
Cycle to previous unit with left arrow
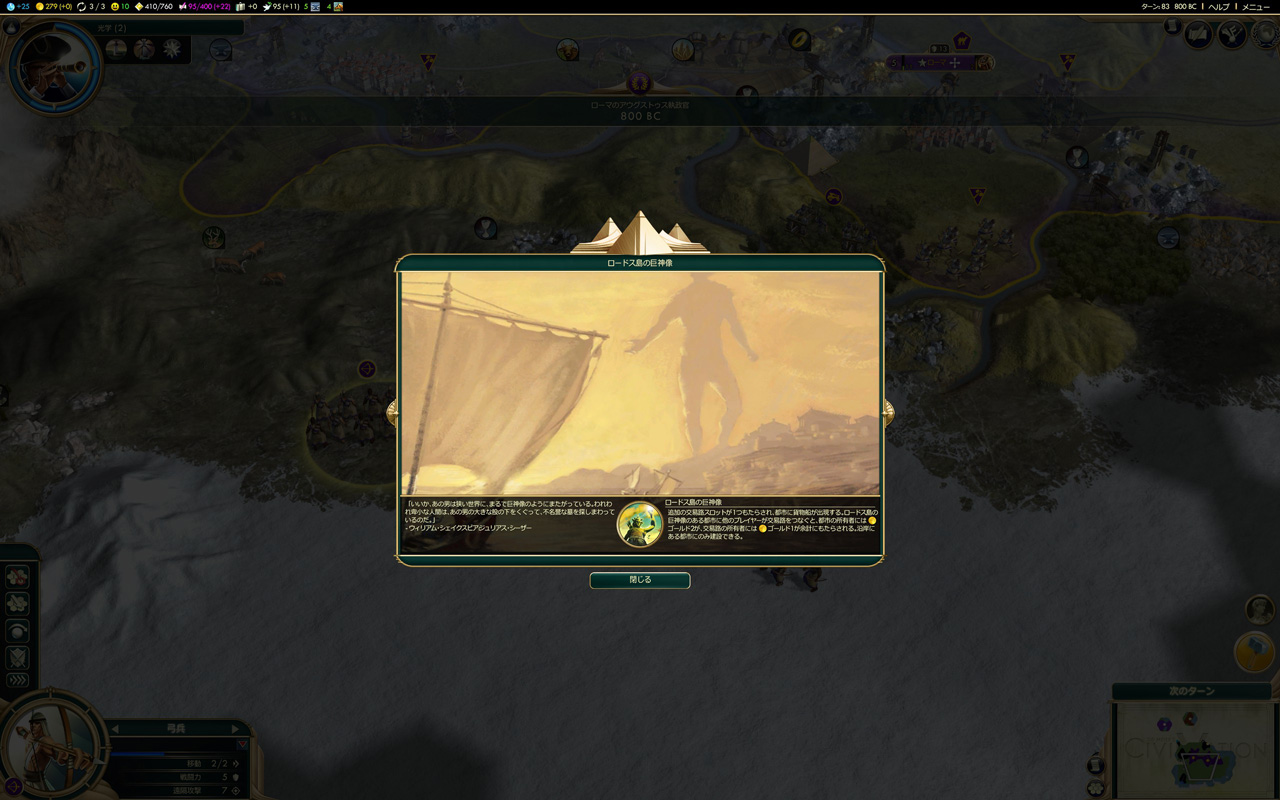pyautogui.click(x=115, y=729)
